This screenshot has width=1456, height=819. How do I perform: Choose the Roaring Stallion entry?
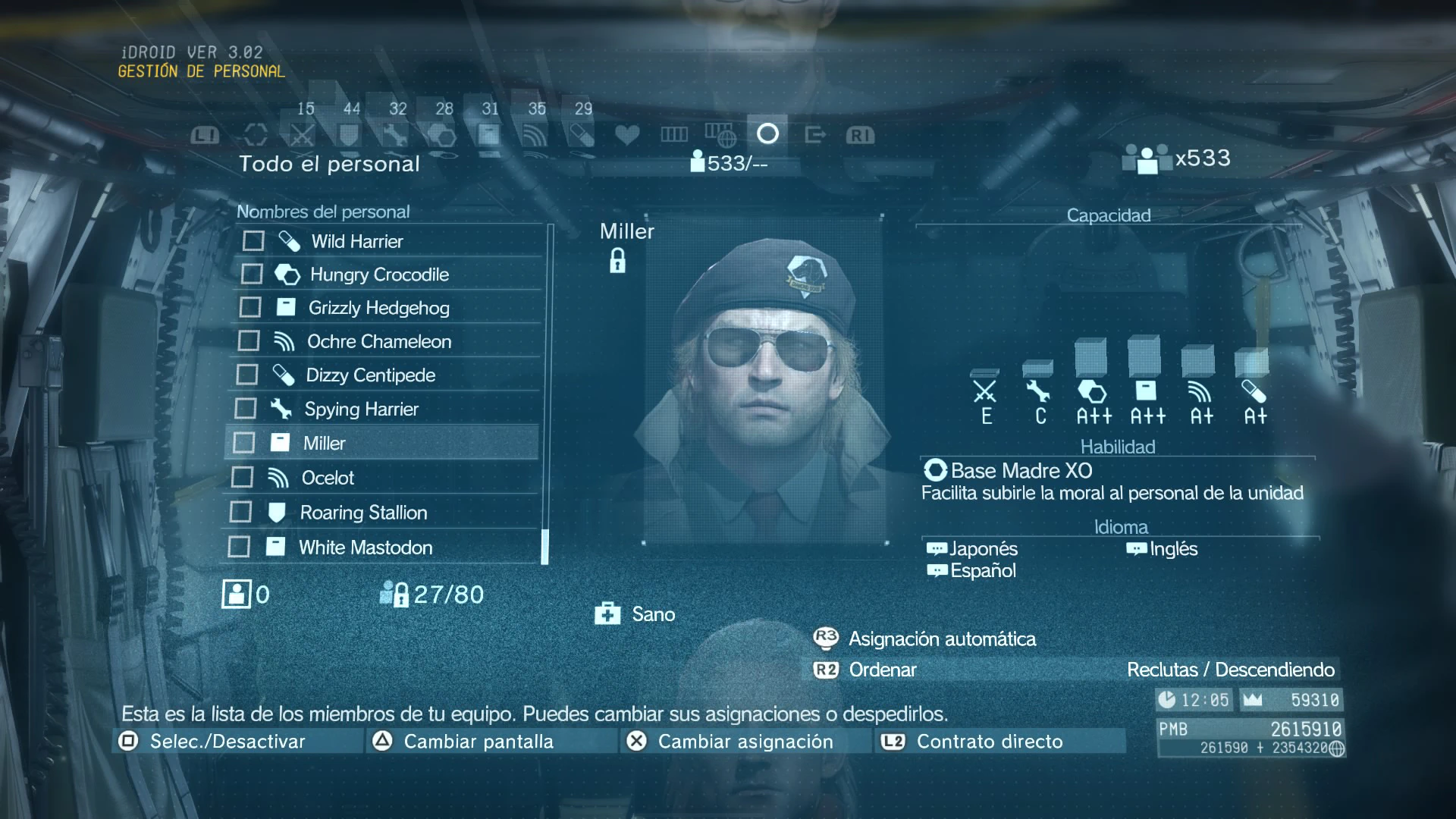point(363,513)
